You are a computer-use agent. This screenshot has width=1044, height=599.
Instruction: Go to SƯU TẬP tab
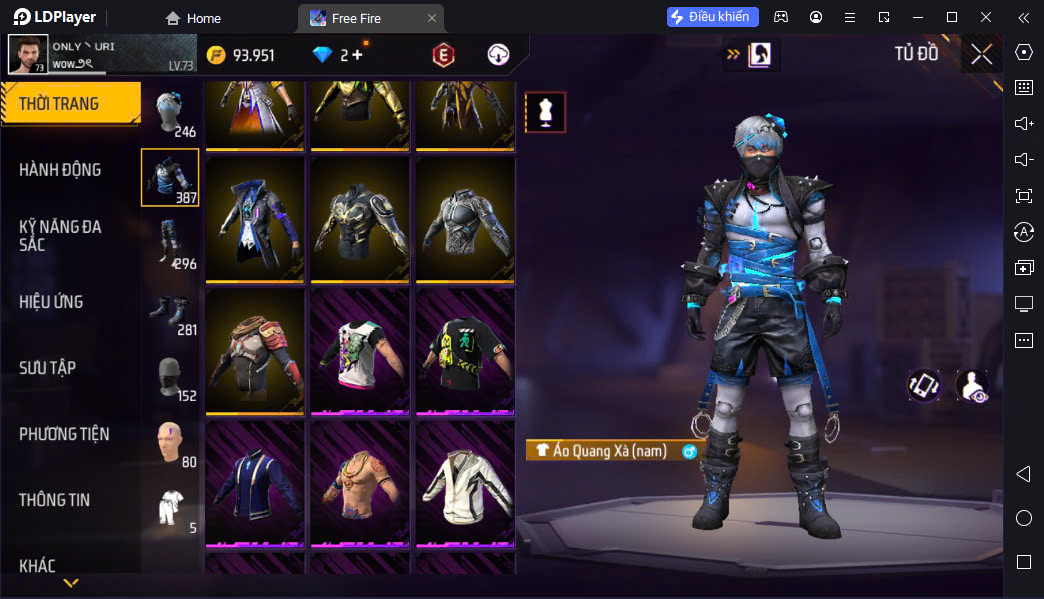tap(47, 368)
